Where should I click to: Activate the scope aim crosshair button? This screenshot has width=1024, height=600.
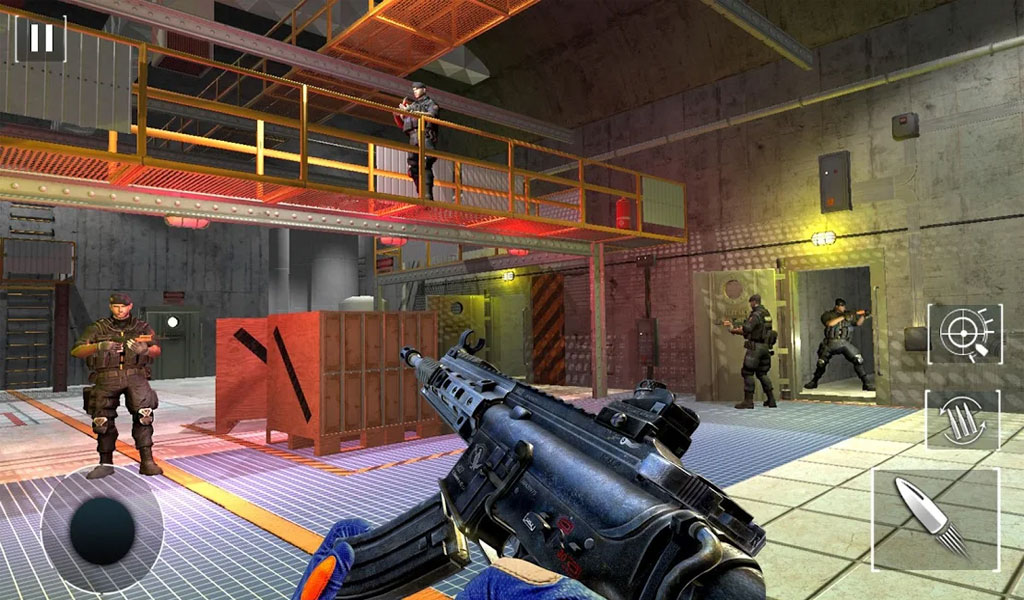coord(964,333)
